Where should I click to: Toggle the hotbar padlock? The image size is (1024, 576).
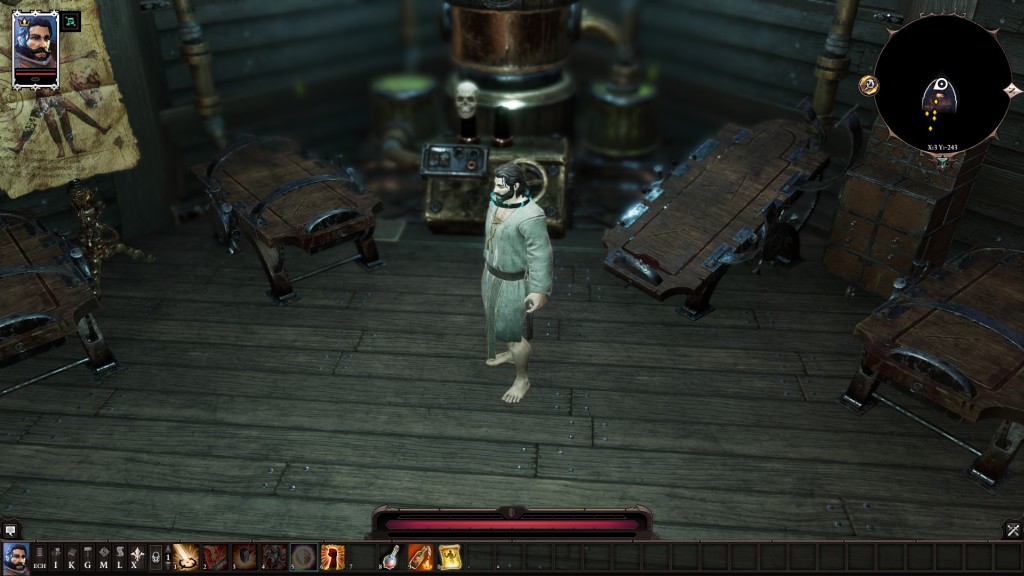[155, 558]
